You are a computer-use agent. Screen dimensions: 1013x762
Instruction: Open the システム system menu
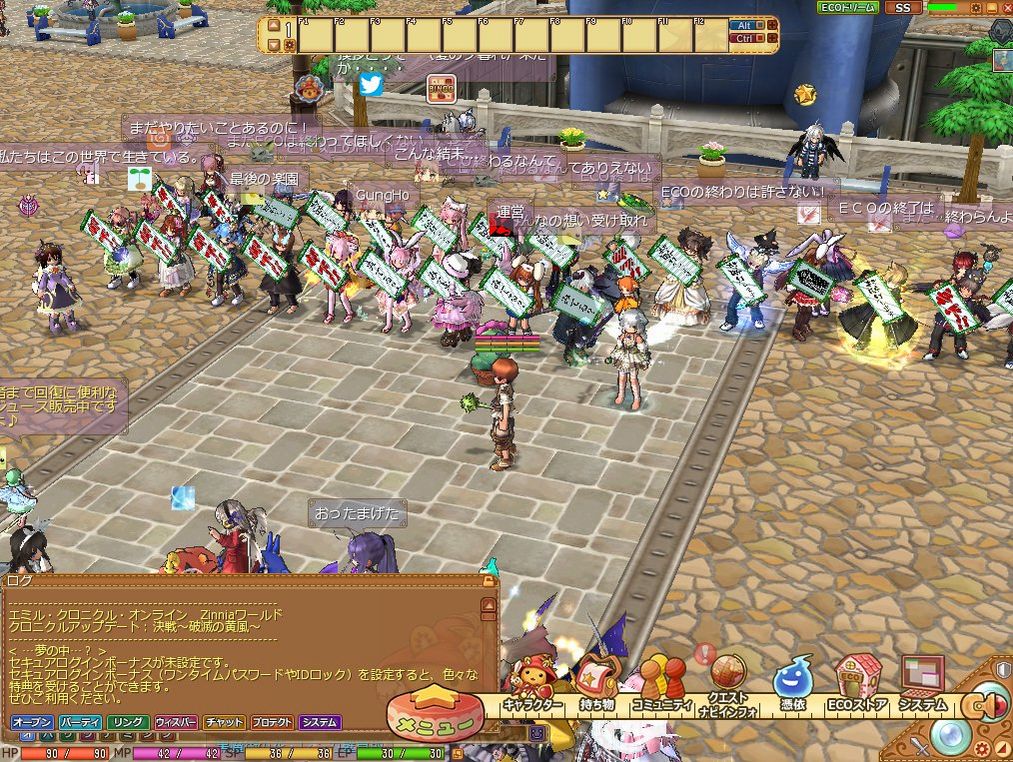click(x=922, y=687)
